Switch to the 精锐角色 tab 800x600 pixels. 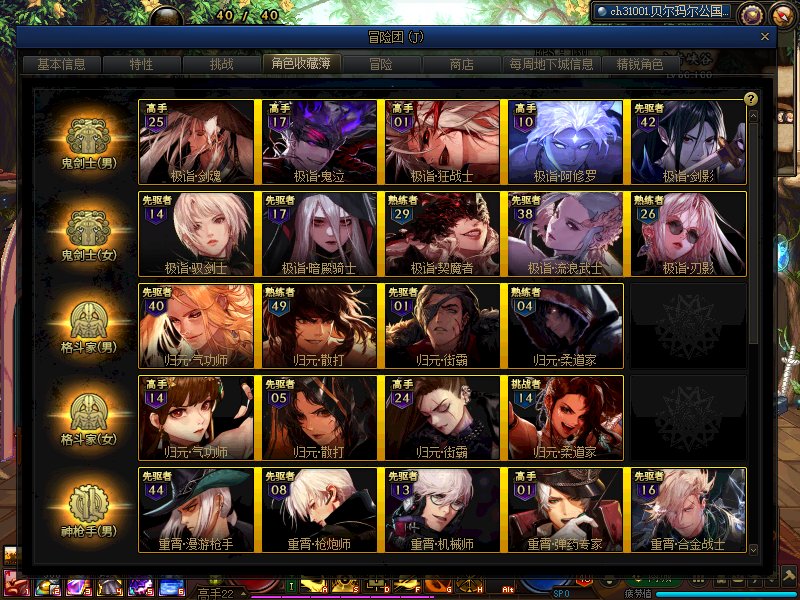point(640,64)
